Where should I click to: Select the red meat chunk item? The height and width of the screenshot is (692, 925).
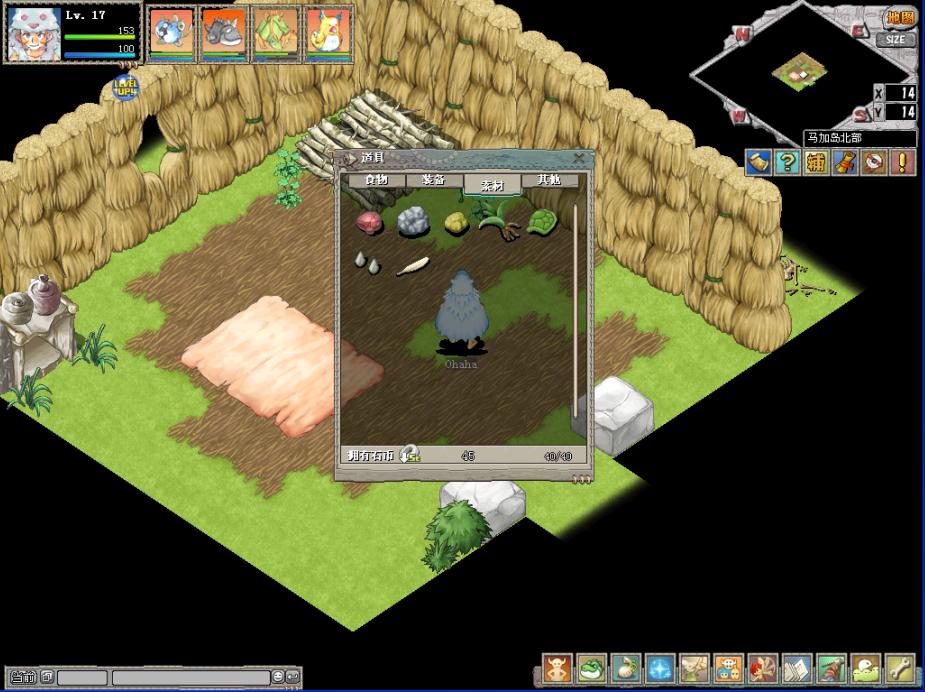[369, 222]
